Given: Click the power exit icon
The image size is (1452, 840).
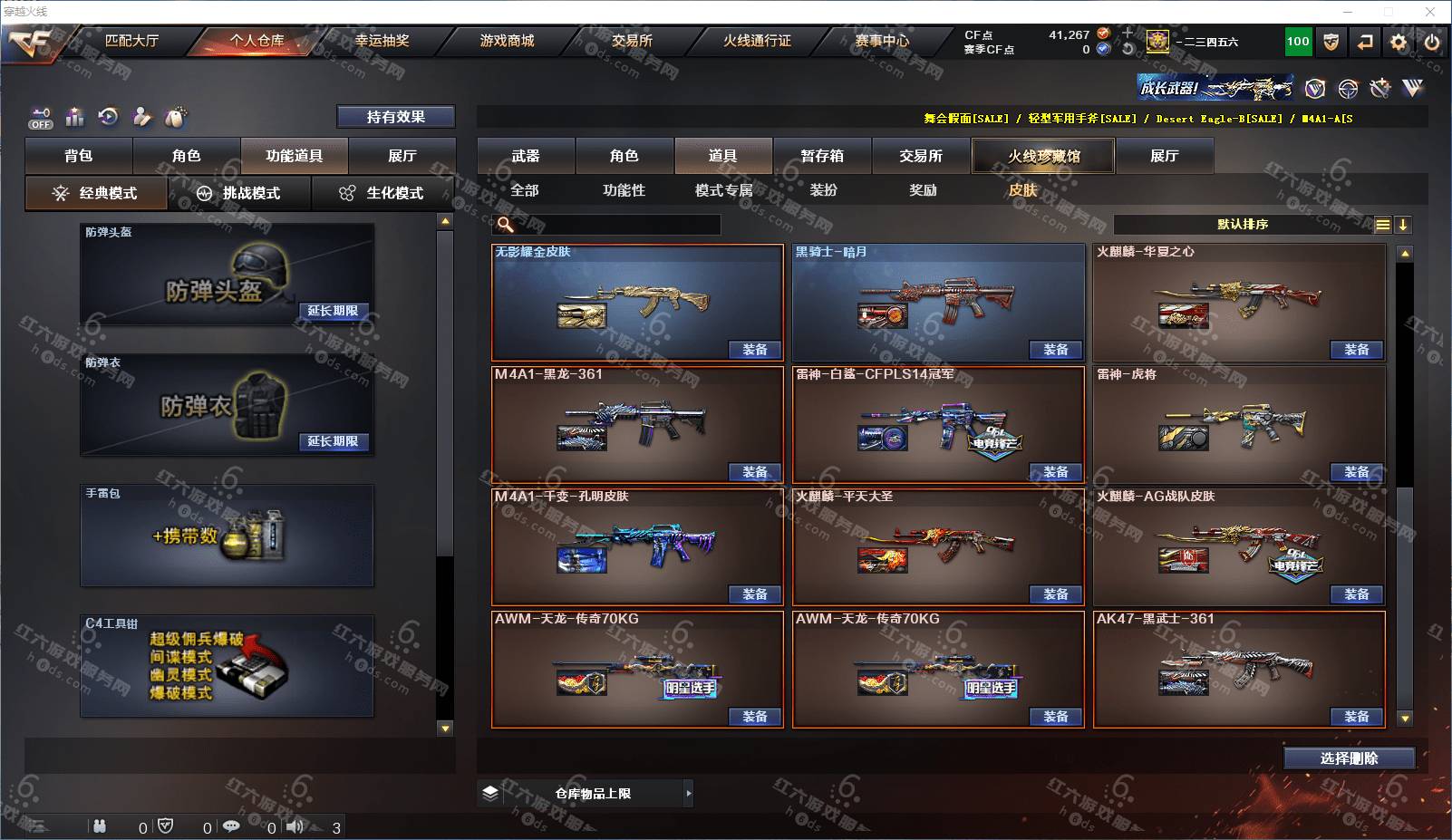Looking at the screenshot, I should coord(1432,42).
